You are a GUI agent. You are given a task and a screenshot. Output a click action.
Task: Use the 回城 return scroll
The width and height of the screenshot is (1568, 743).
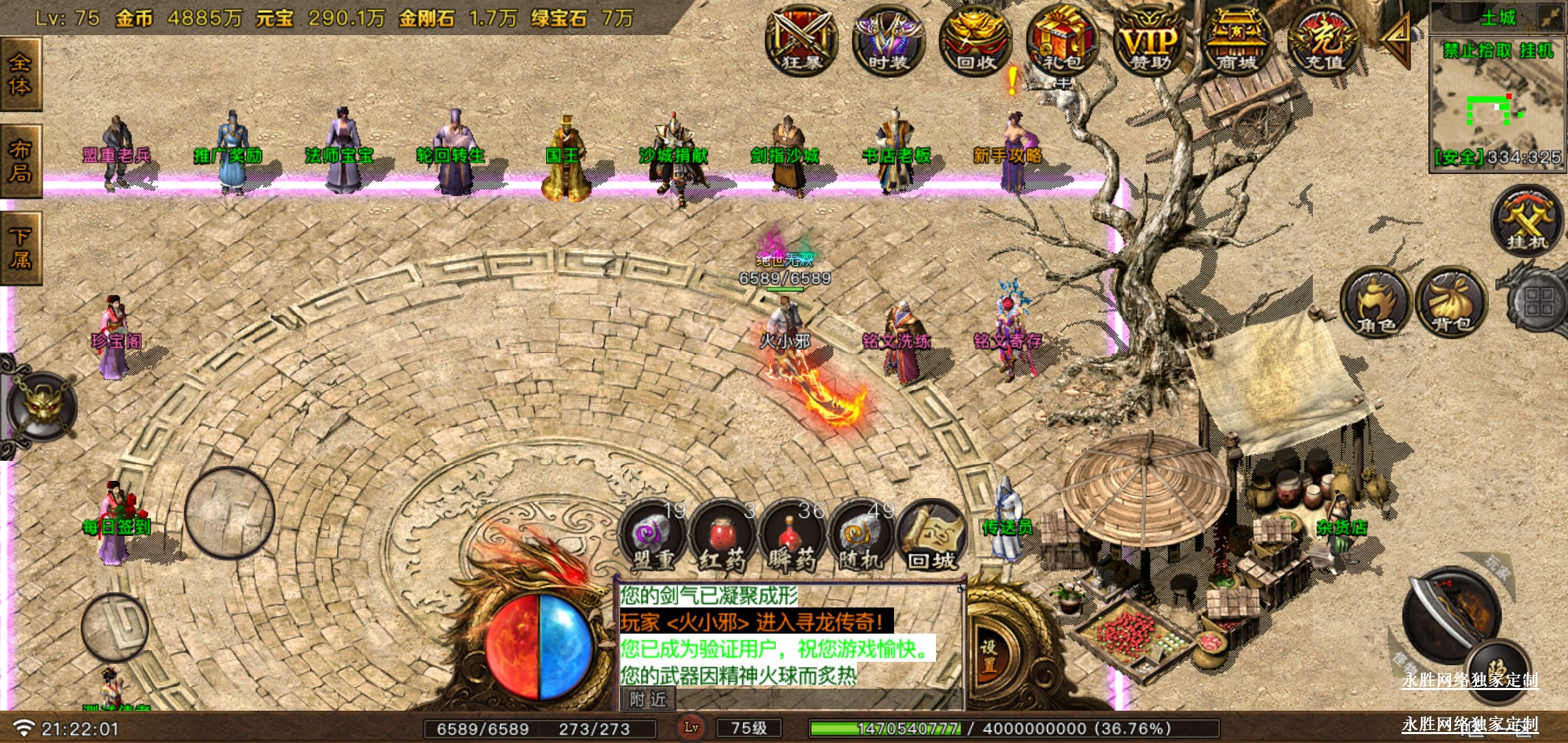click(931, 538)
